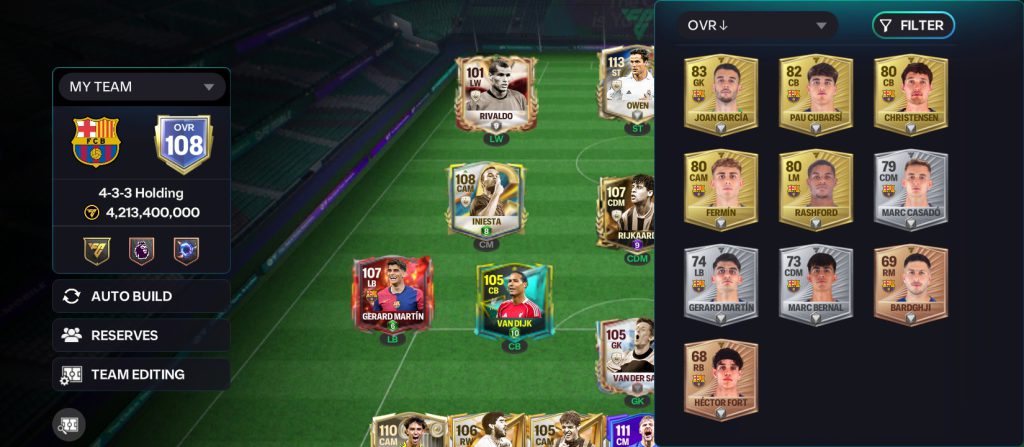This screenshot has width=1024, height=447.
Task: Pick the Christensen CB card
Action: (911, 93)
